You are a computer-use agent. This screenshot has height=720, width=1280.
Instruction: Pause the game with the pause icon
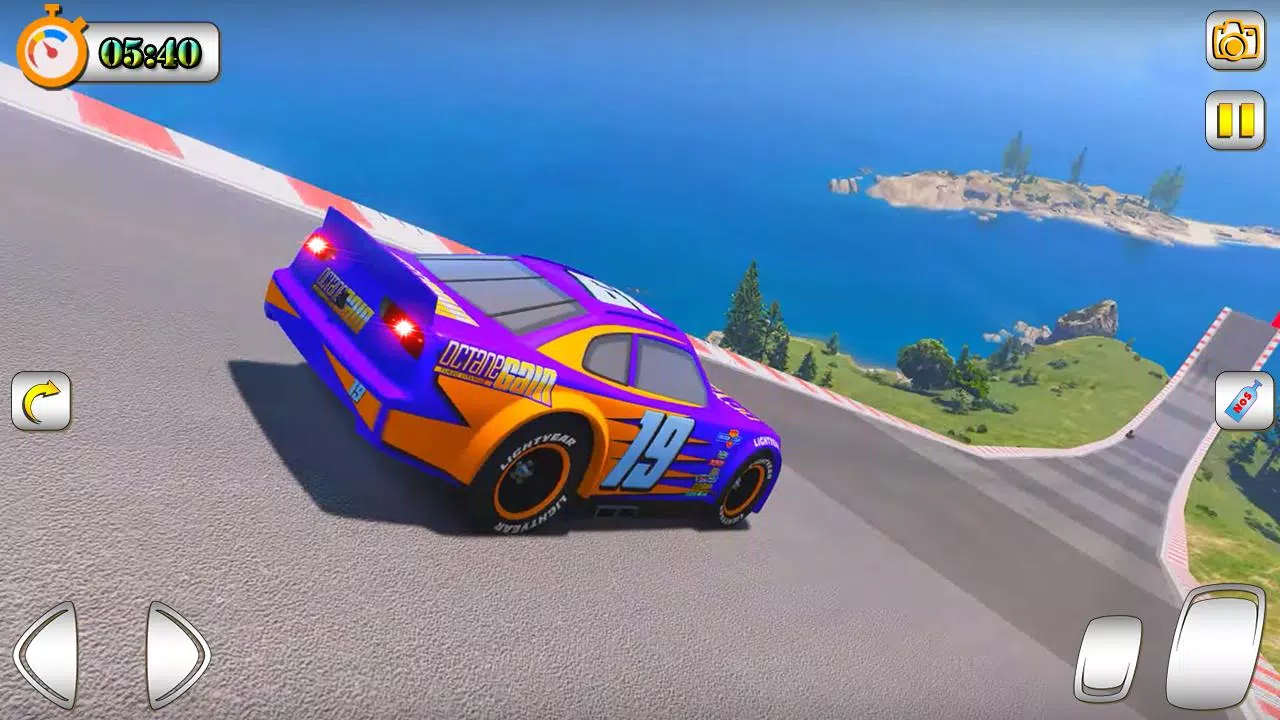click(x=1235, y=117)
